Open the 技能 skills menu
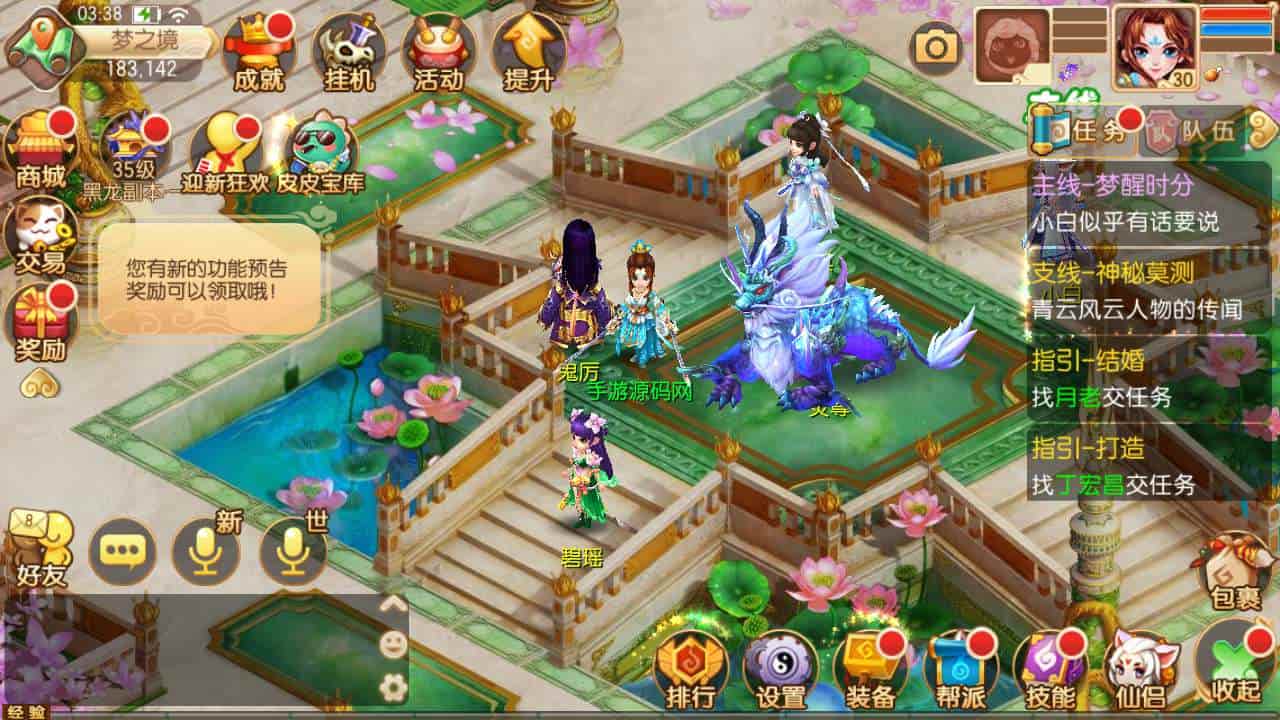Viewport: 1280px width, 720px height. pos(1050,669)
